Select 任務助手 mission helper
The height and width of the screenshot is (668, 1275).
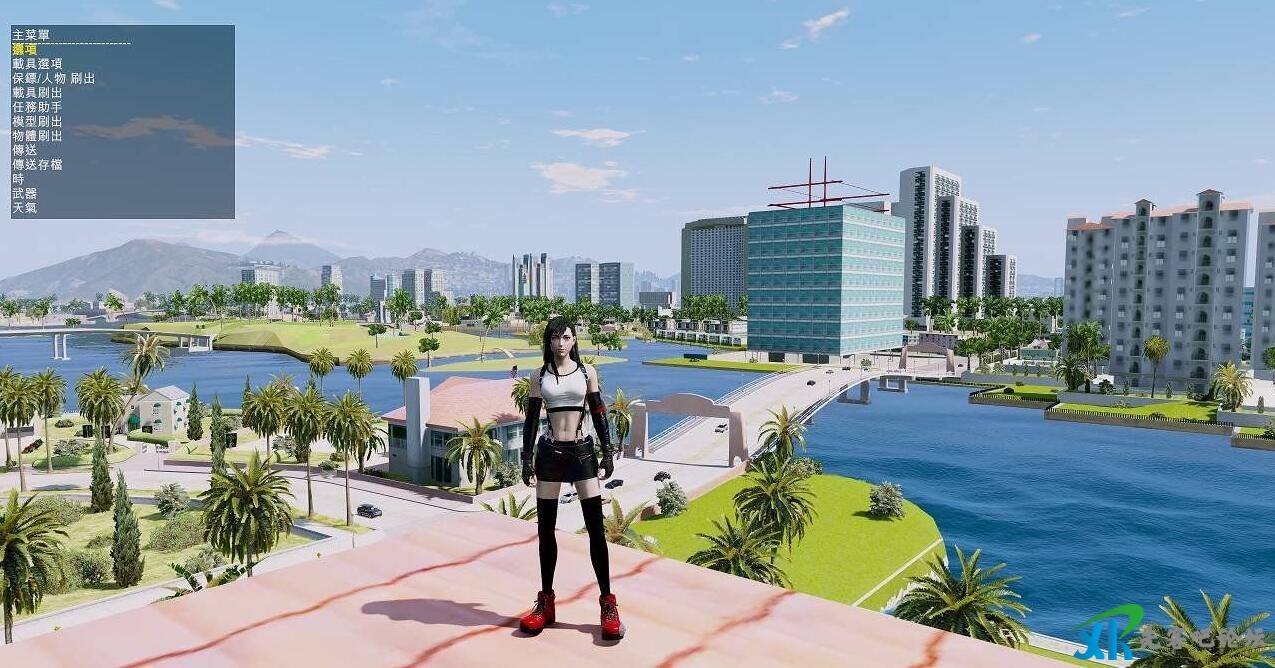coord(37,107)
